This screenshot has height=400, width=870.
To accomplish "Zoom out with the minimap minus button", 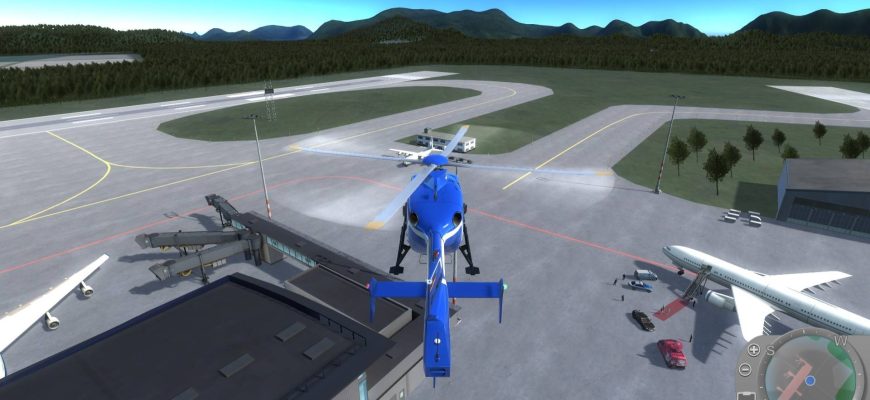I will pyautogui.click(x=745, y=370).
